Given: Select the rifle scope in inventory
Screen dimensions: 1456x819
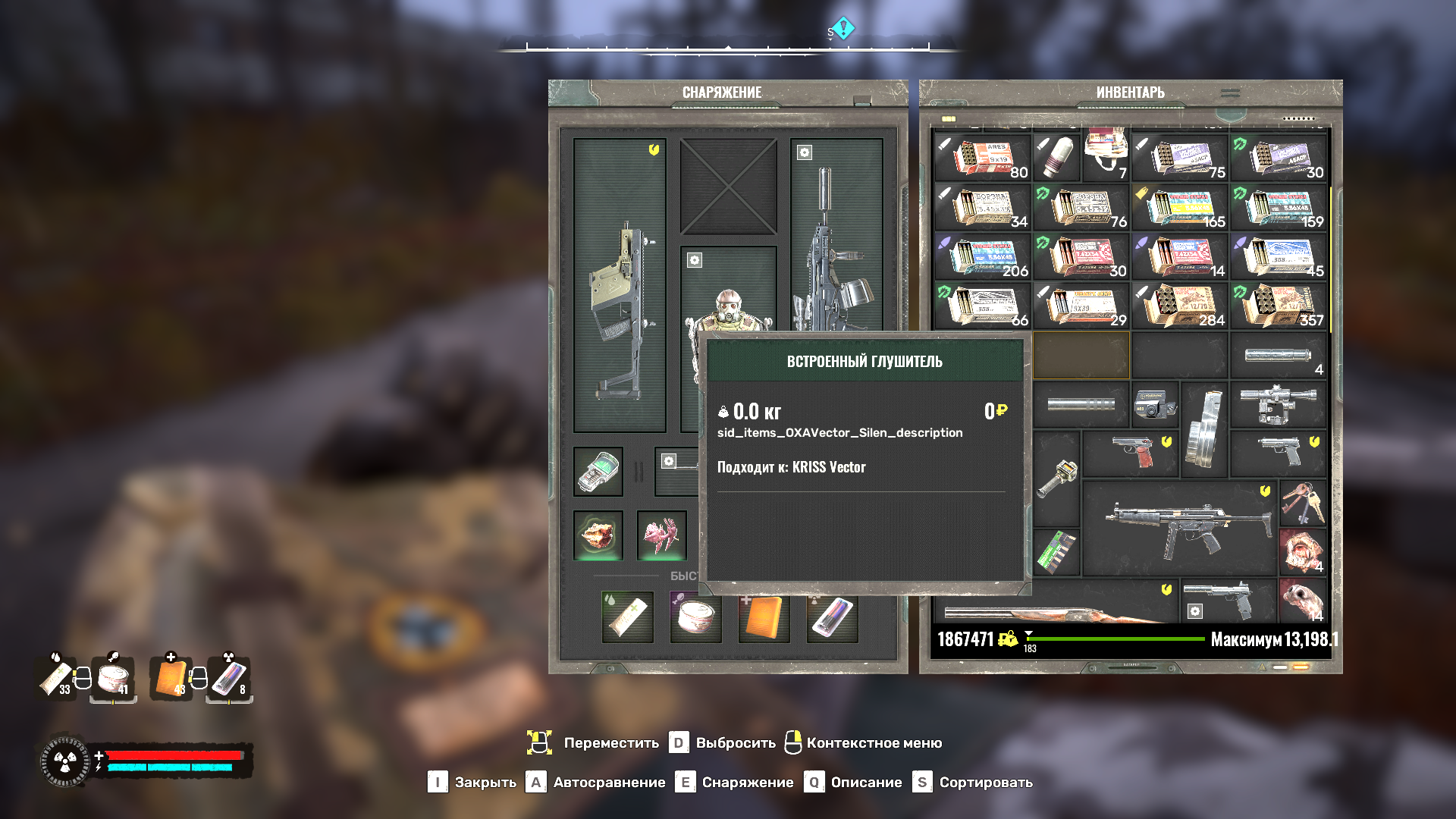Looking at the screenshot, I should (1279, 404).
